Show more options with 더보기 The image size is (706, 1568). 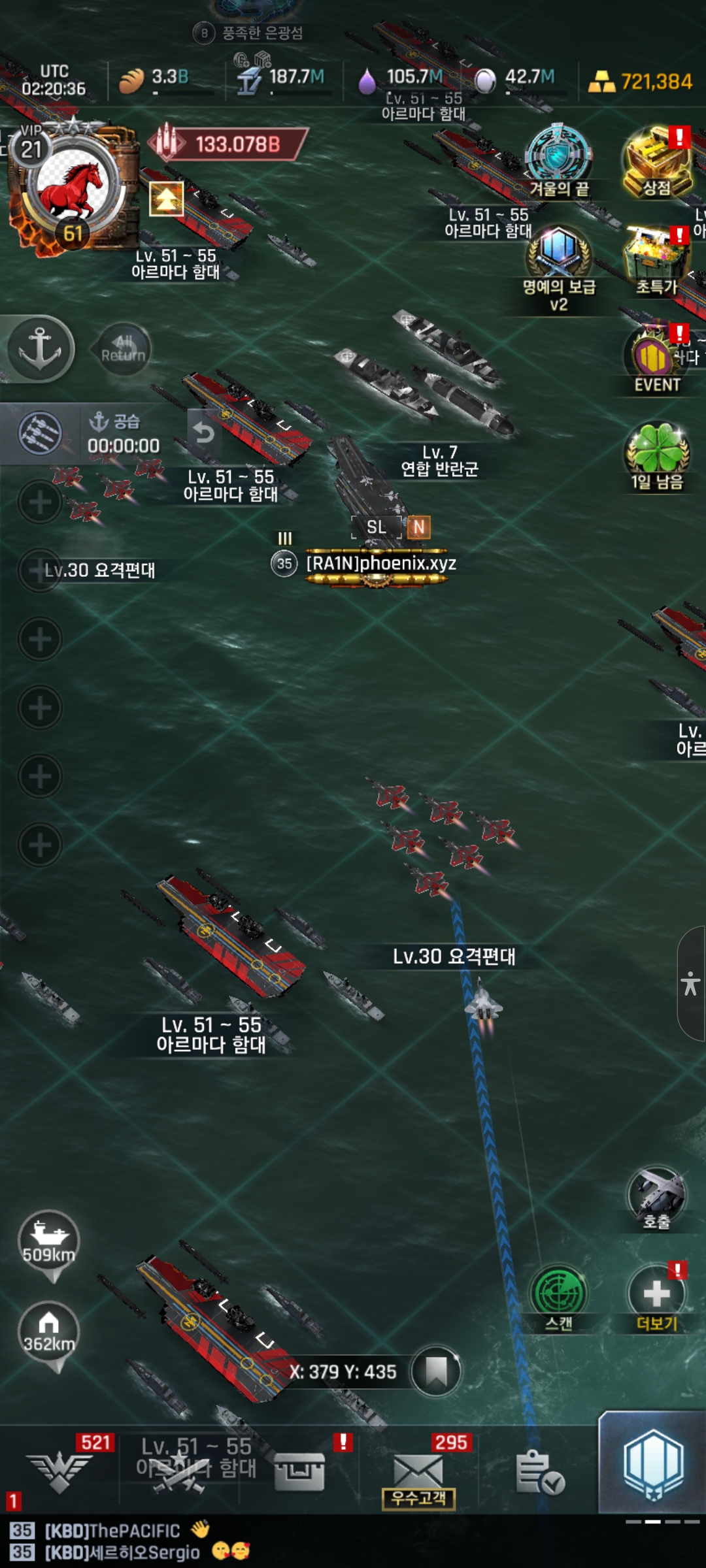tap(656, 1295)
